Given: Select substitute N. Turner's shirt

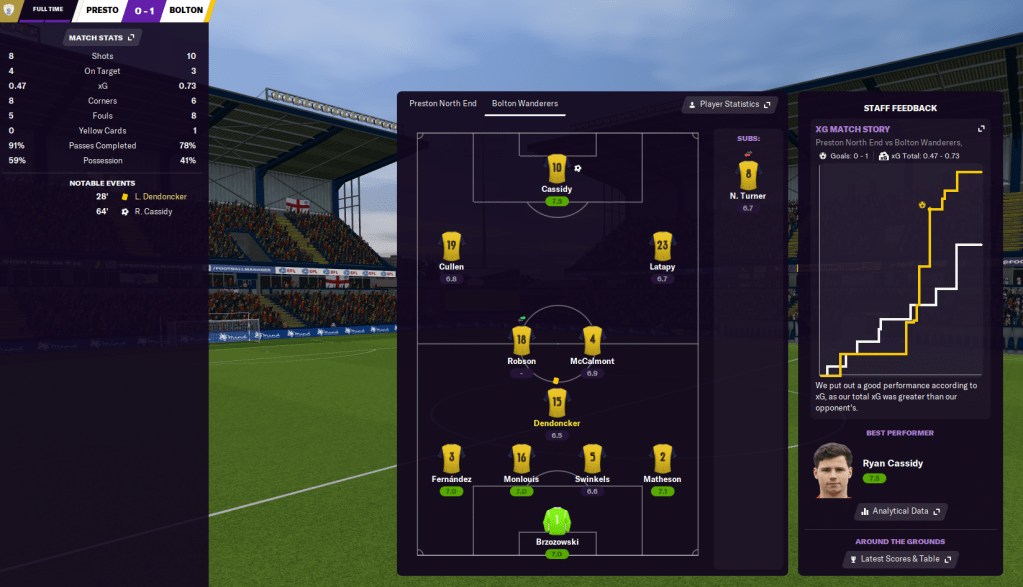Looking at the screenshot, I should (x=747, y=174).
